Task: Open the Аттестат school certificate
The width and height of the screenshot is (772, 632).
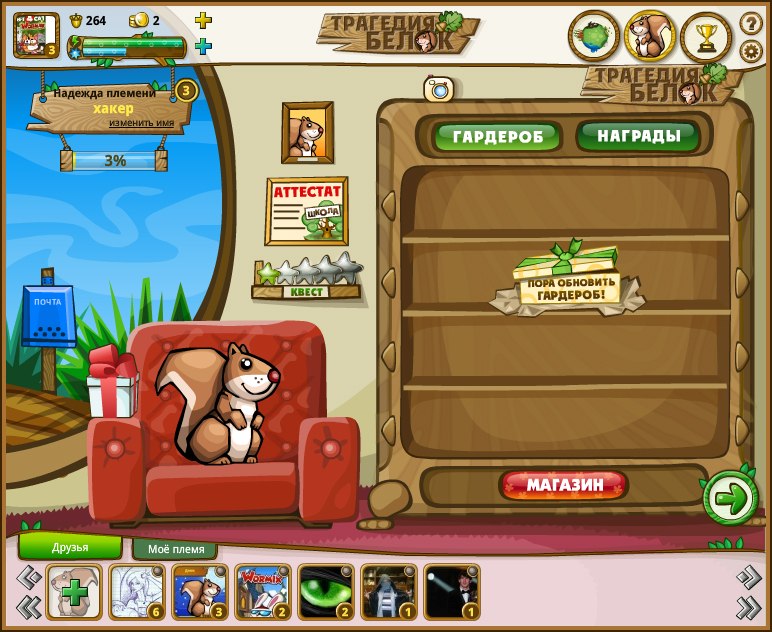Action: point(306,211)
